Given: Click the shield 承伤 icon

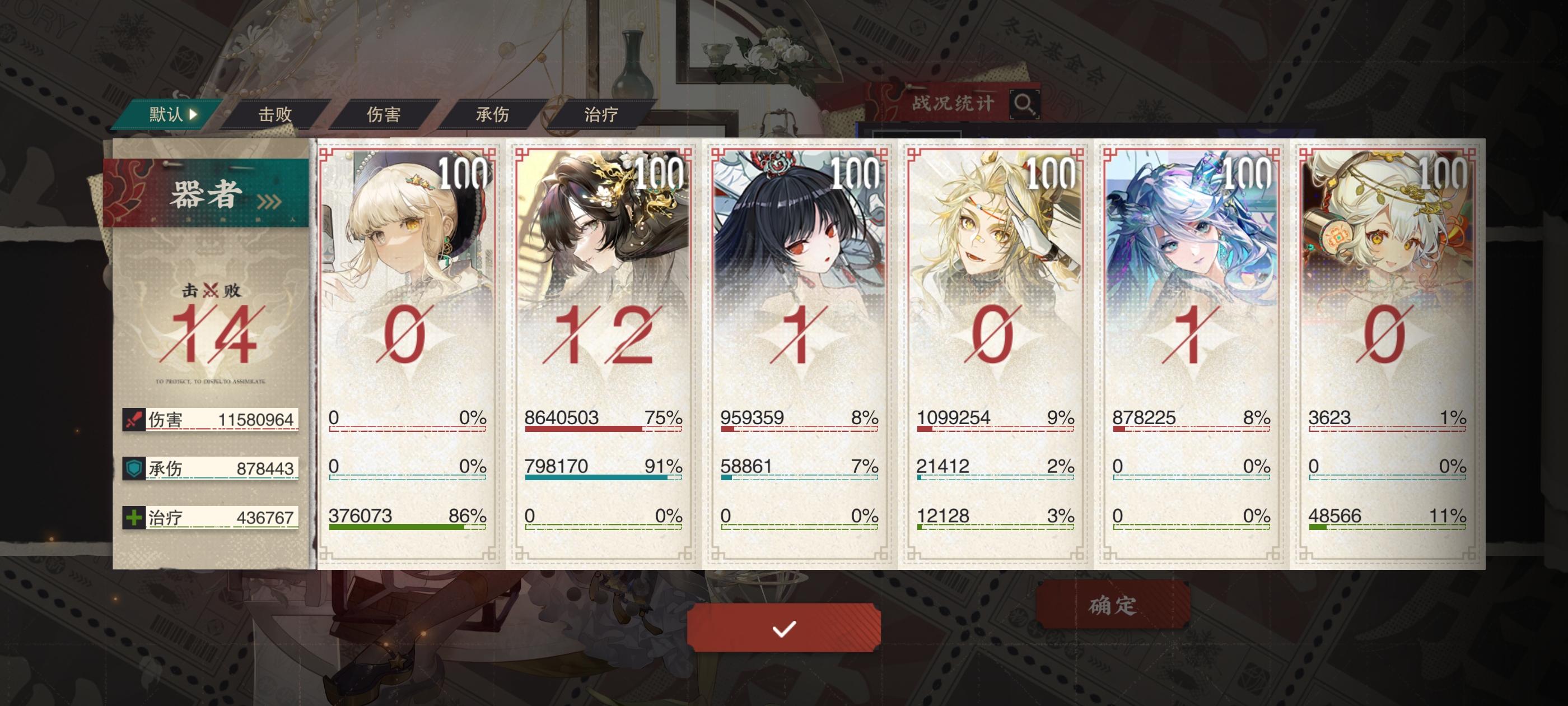Looking at the screenshot, I should pos(134,469).
